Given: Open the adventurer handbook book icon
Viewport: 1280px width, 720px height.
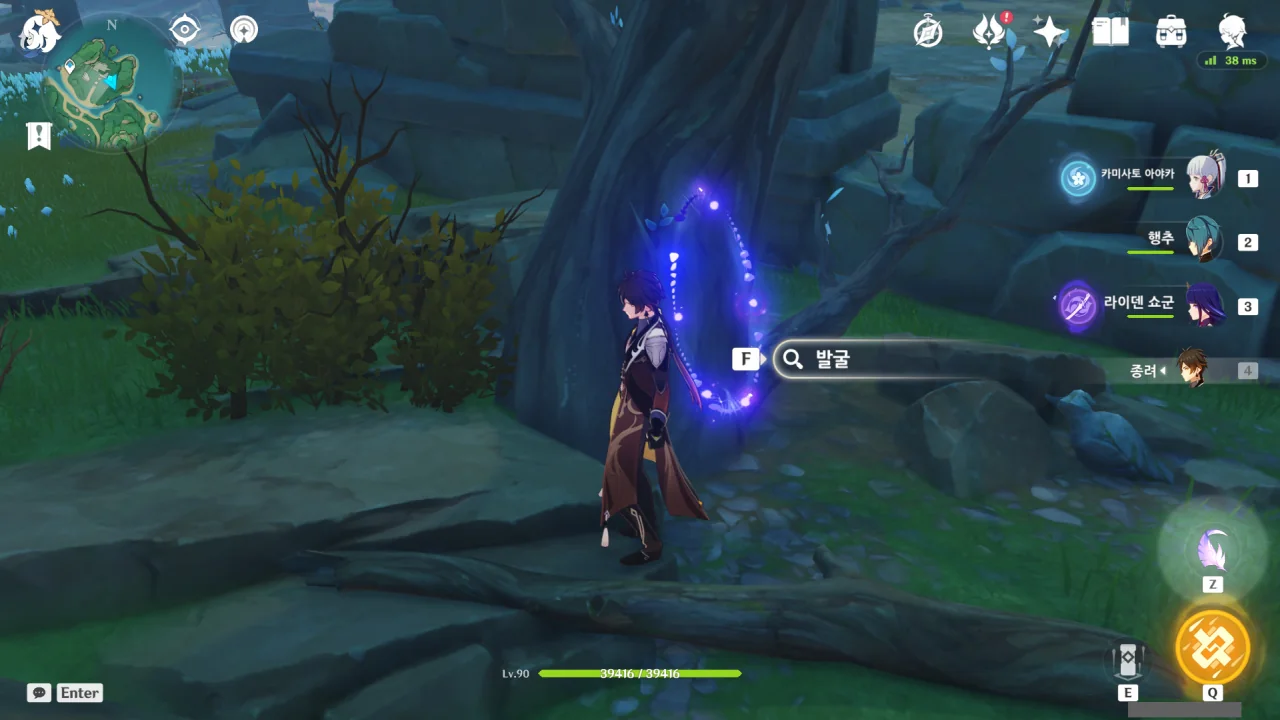Looking at the screenshot, I should pos(1110,32).
